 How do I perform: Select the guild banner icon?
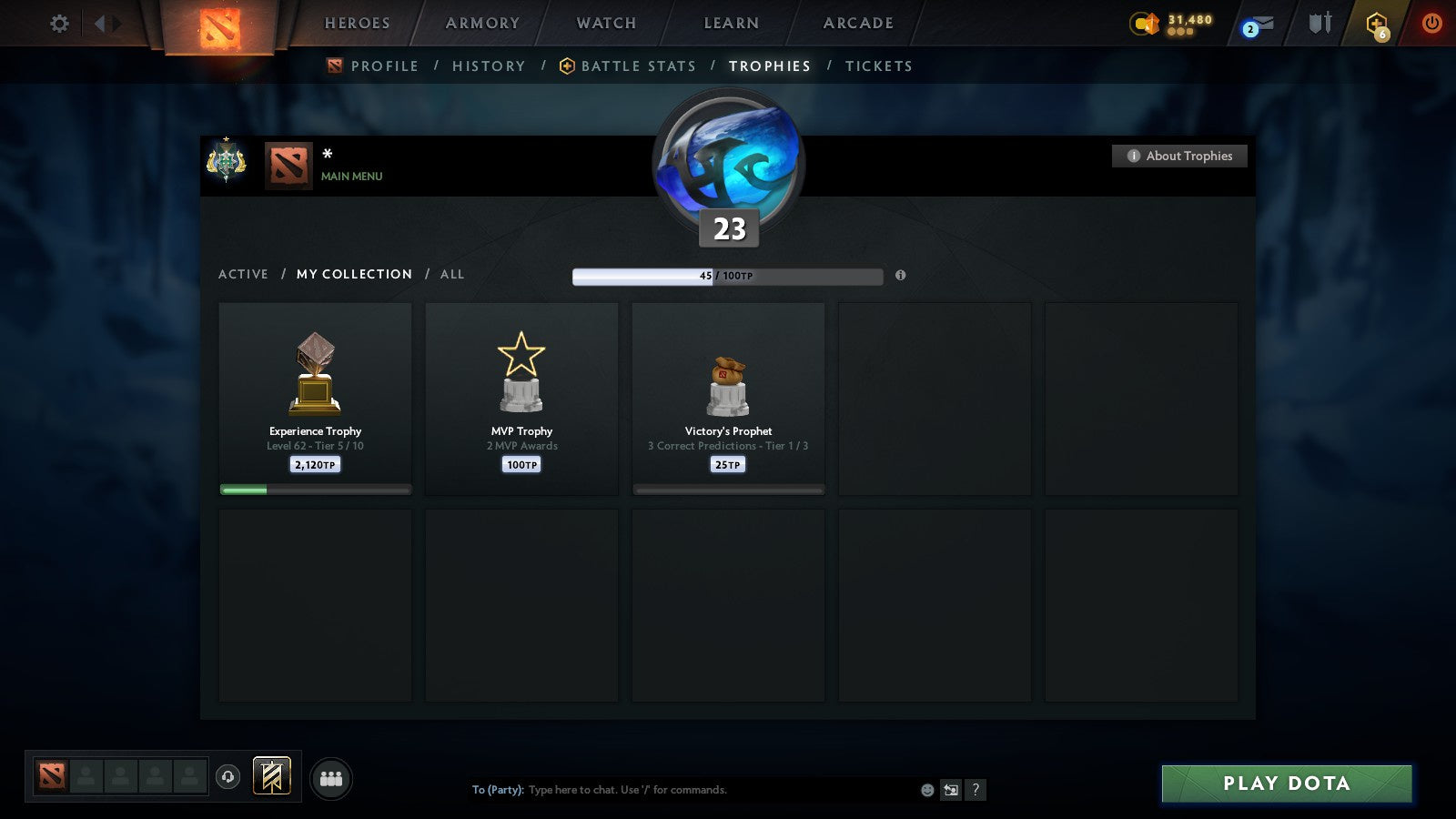click(270, 774)
